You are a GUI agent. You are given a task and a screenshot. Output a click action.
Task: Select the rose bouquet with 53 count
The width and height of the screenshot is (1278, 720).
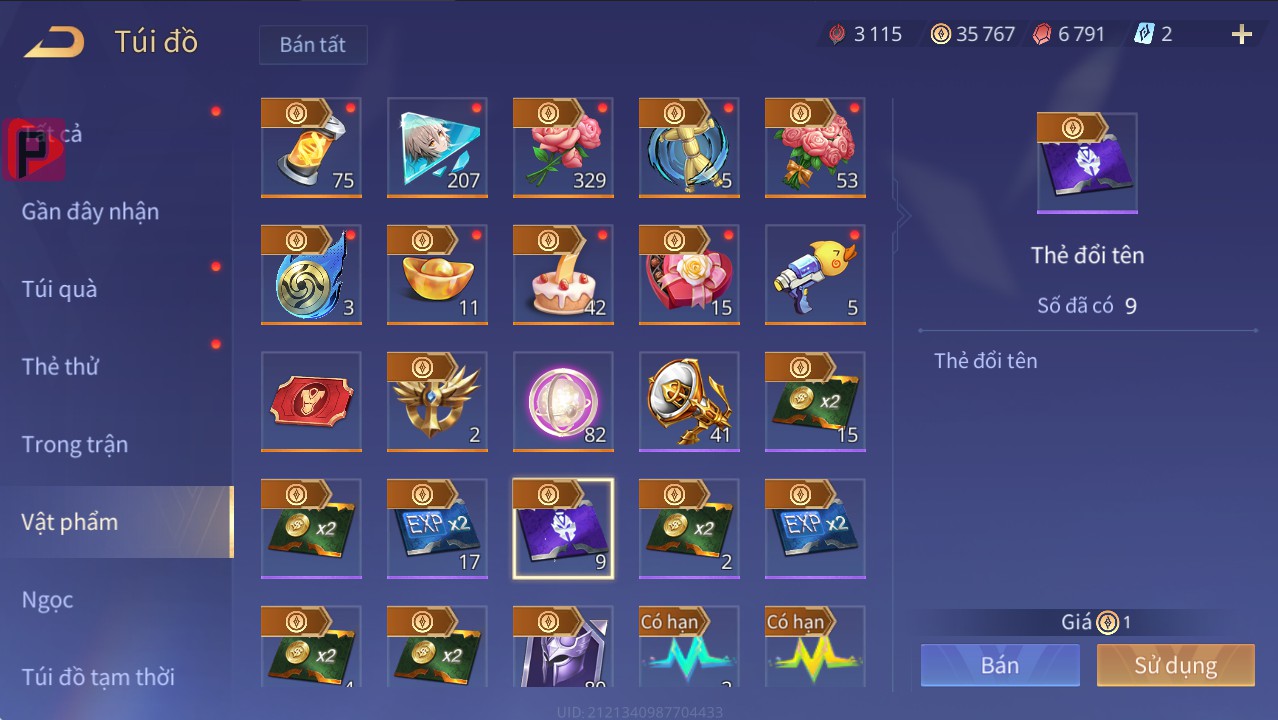coord(815,148)
